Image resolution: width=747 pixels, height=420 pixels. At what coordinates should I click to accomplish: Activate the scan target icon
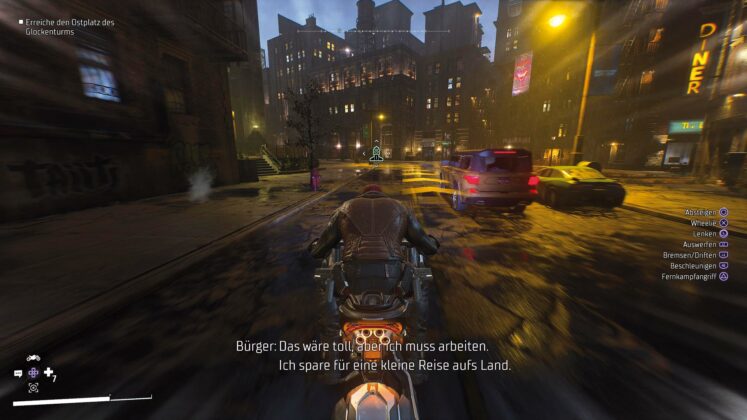[x=33, y=387]
